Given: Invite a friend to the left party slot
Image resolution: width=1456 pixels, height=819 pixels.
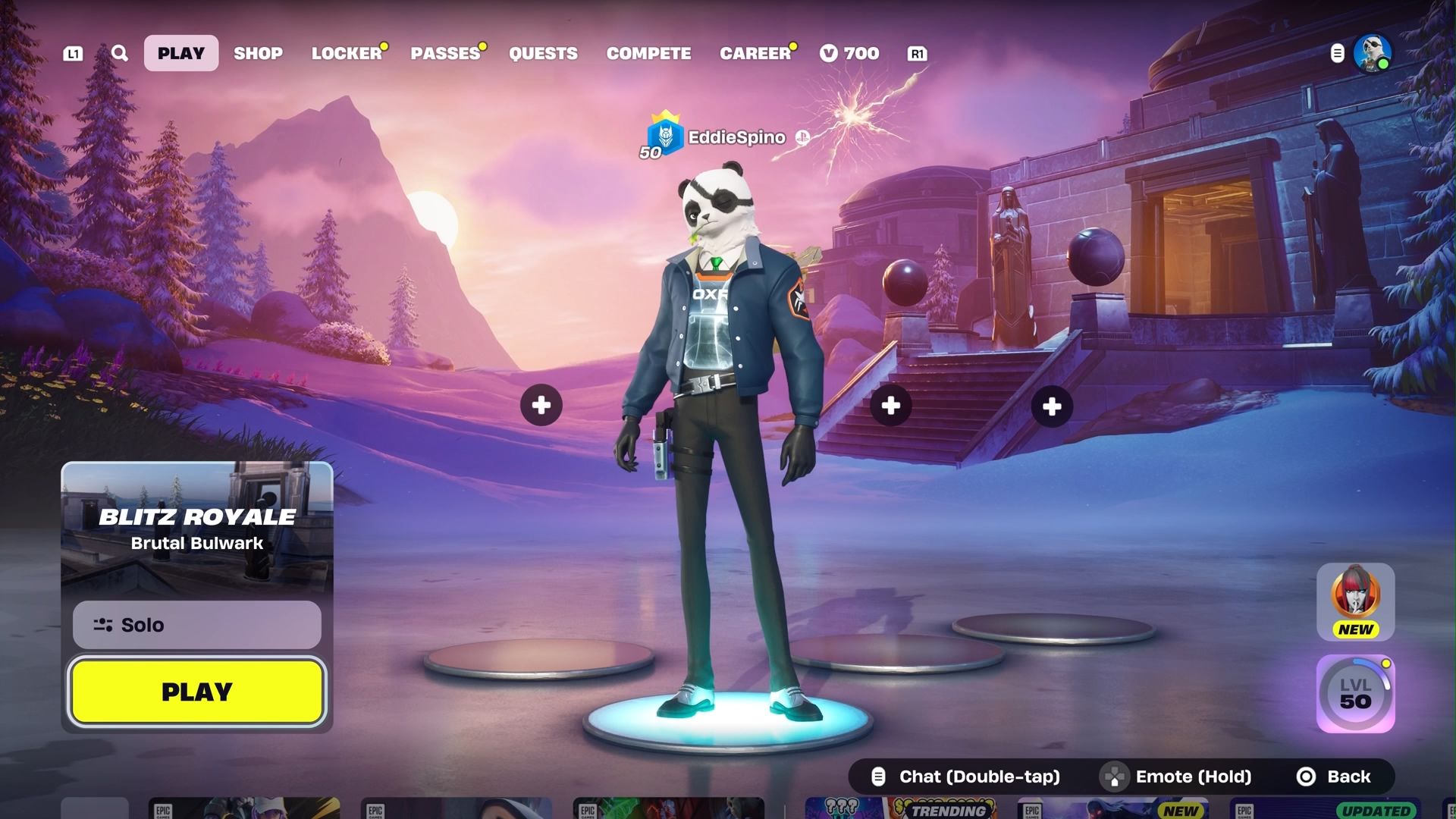Looking at the screenshot, I should 541,406.
